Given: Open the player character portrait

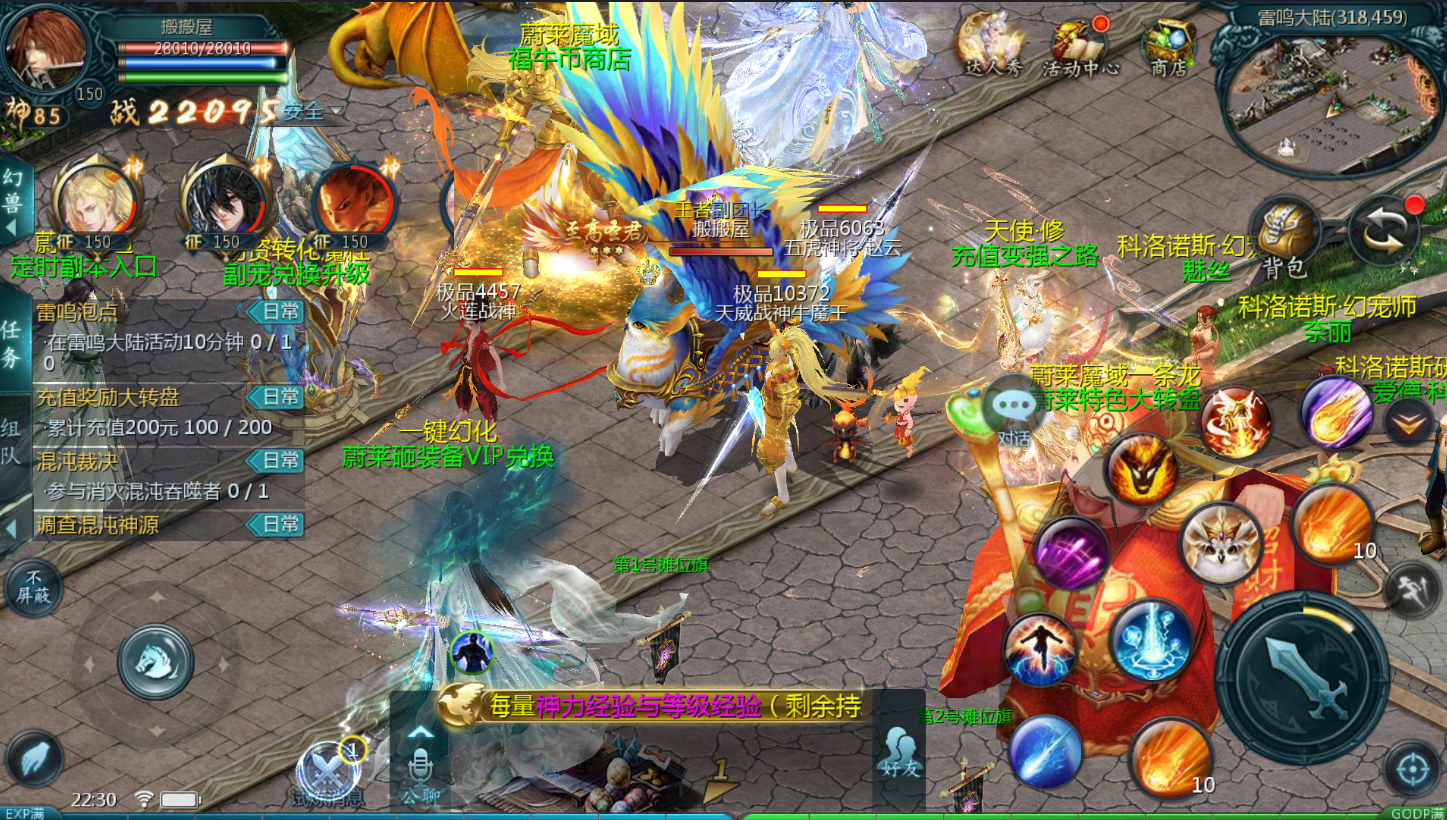Looking at the screenshot, I should (x=46, y=50).
